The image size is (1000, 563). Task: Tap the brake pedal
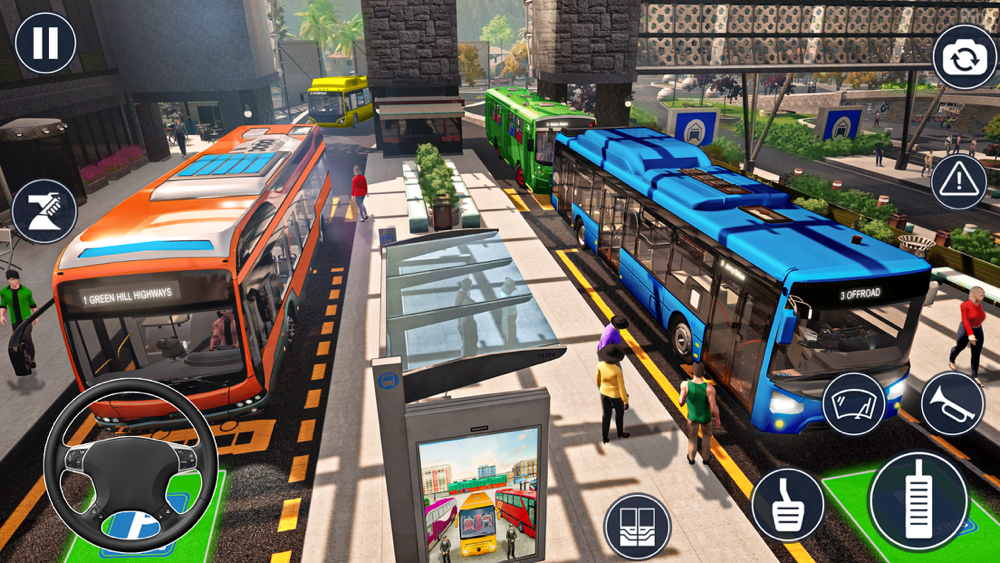click(x=787, y=504)
